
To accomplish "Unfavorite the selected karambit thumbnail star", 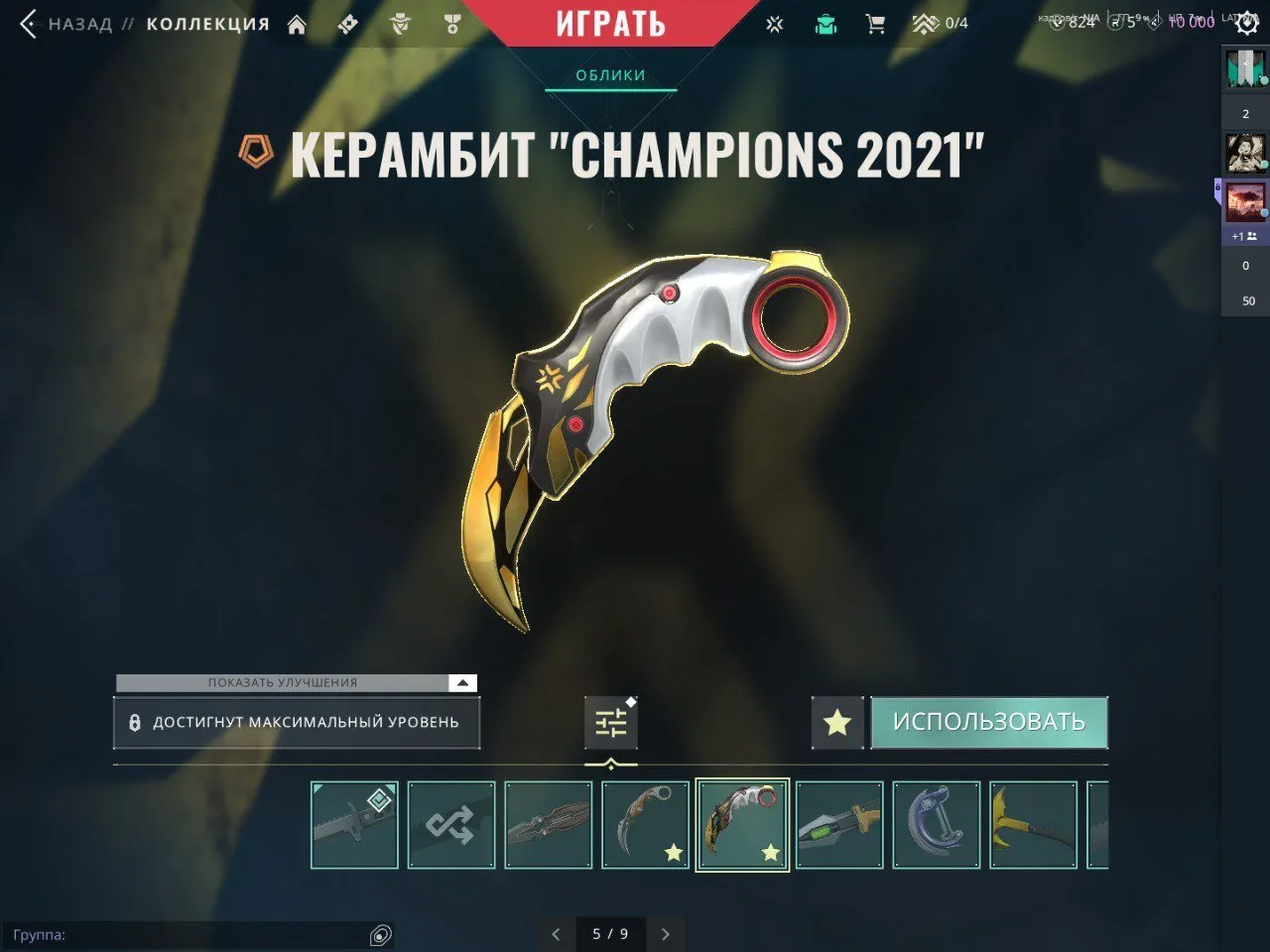I will [769, 851].
